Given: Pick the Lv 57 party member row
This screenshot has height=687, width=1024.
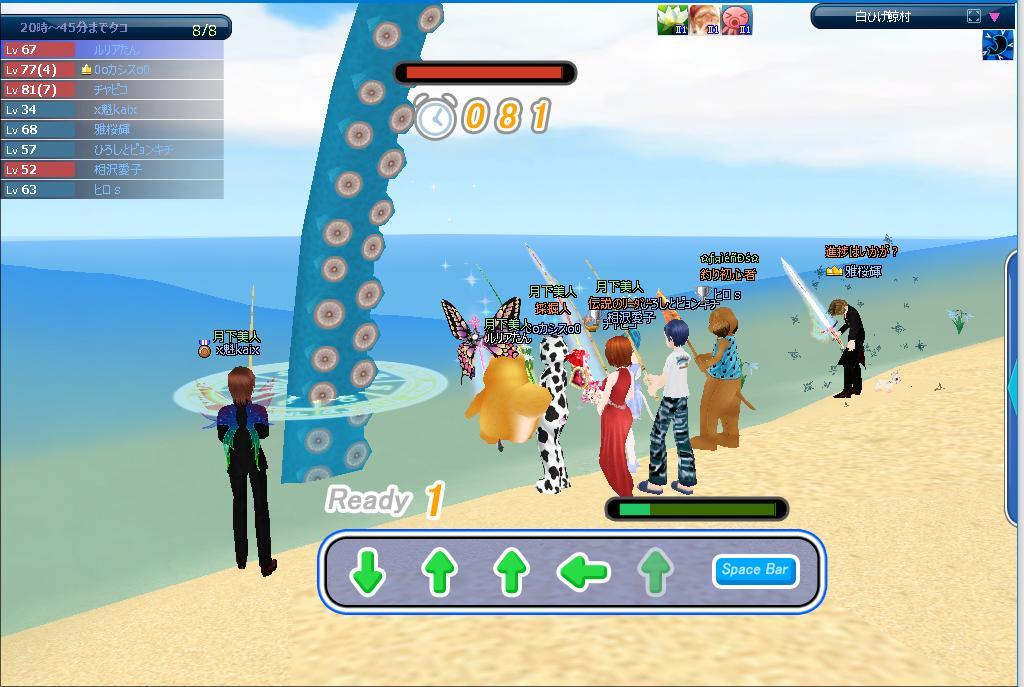Looking at the screenshot, I should pos(112,150).
